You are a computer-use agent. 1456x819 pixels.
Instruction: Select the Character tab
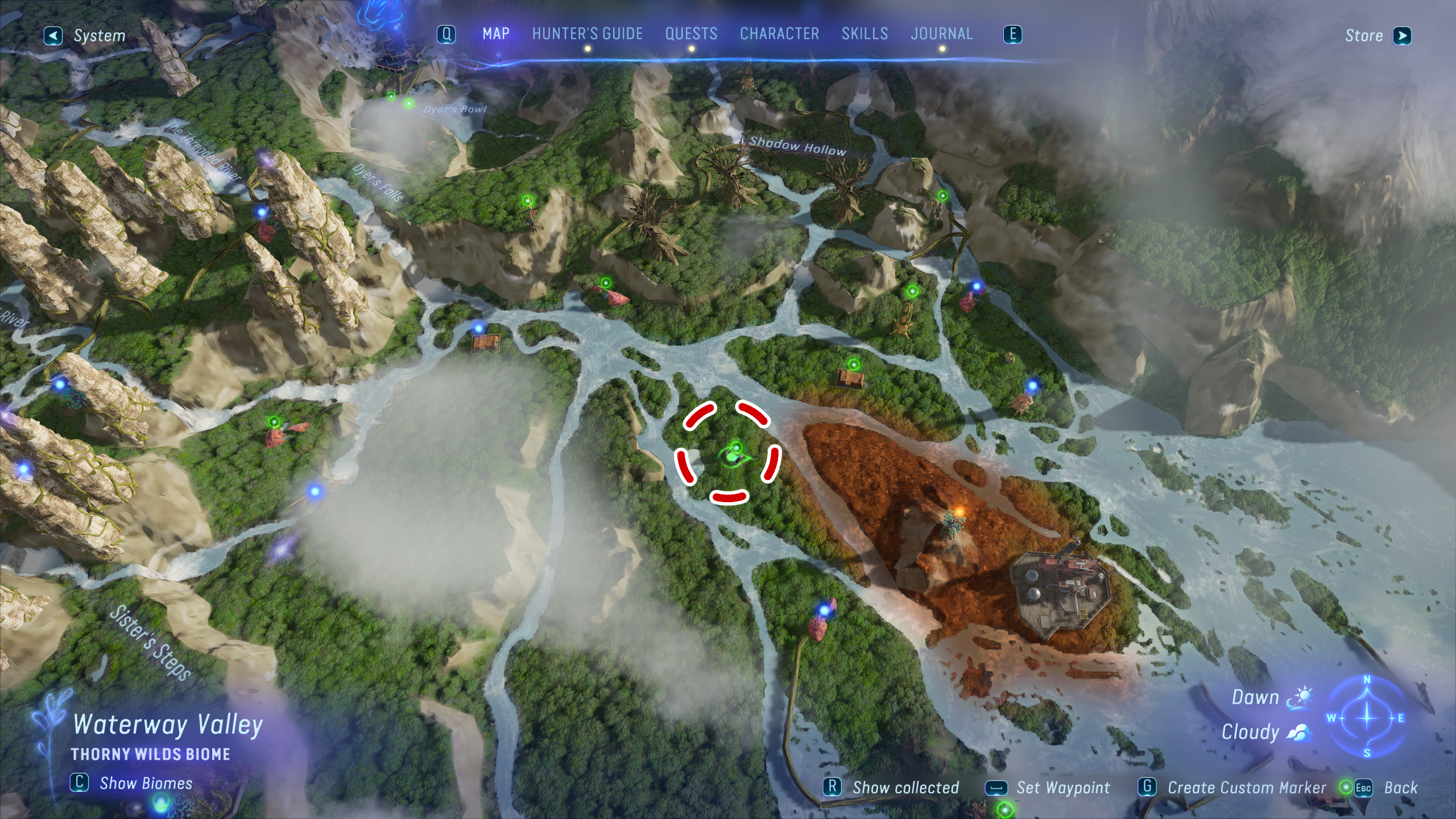click(x=779, y=34)
